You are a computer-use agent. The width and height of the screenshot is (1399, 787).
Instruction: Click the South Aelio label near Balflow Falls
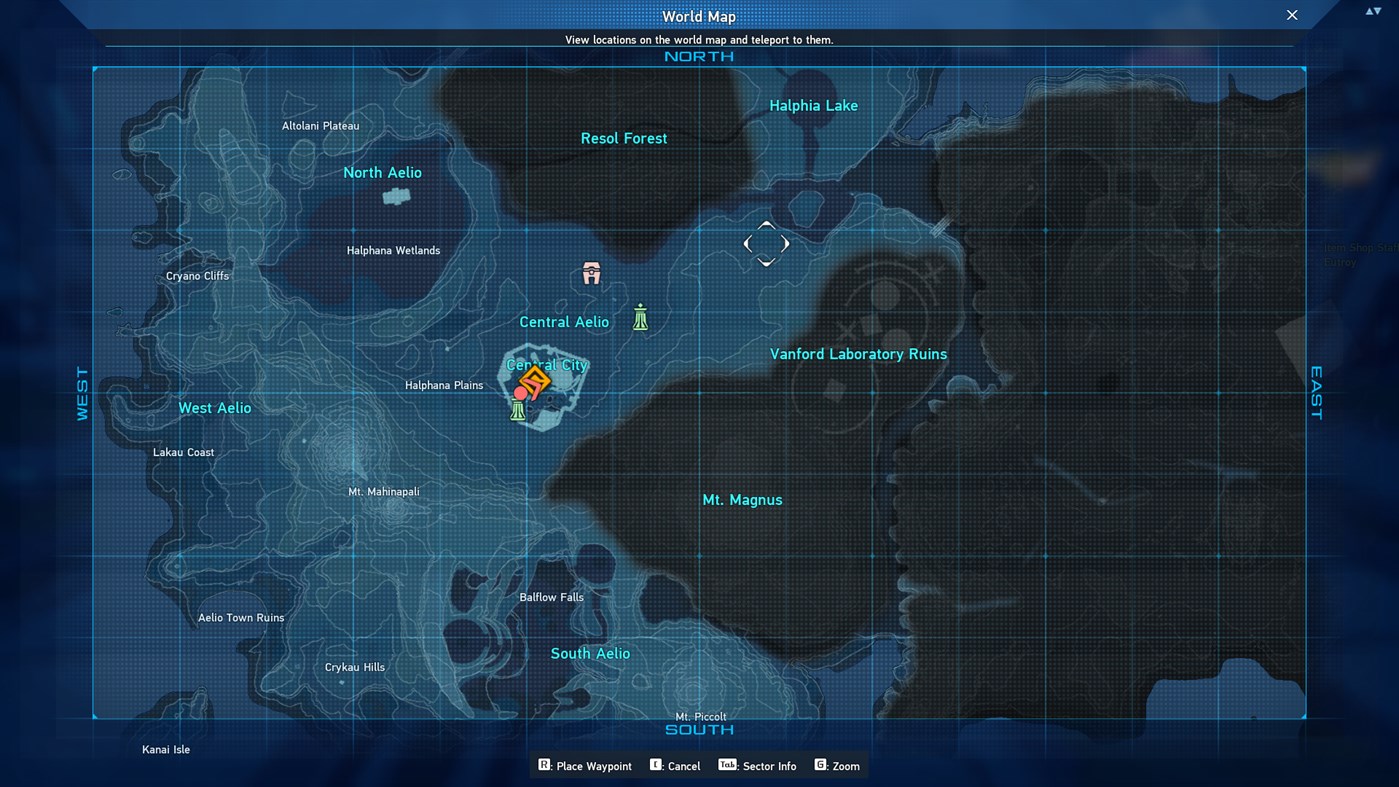tap(590, 652)
